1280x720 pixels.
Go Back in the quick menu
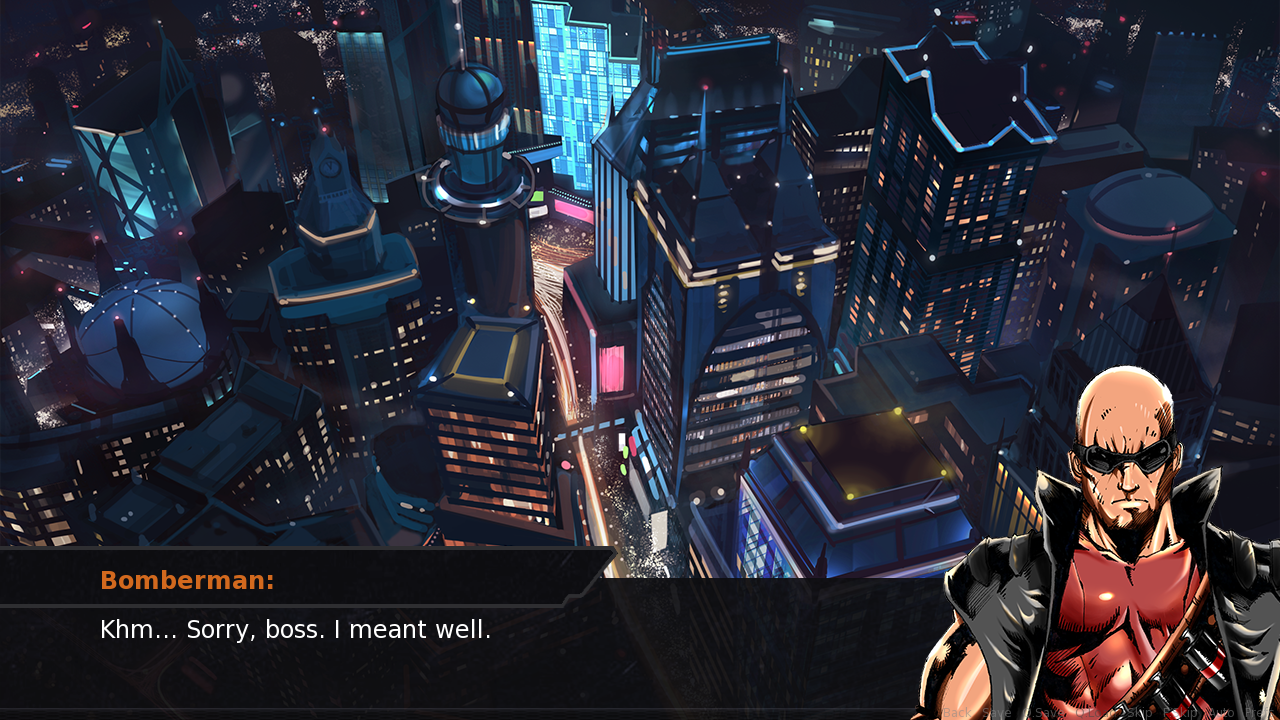click(956, 713)
